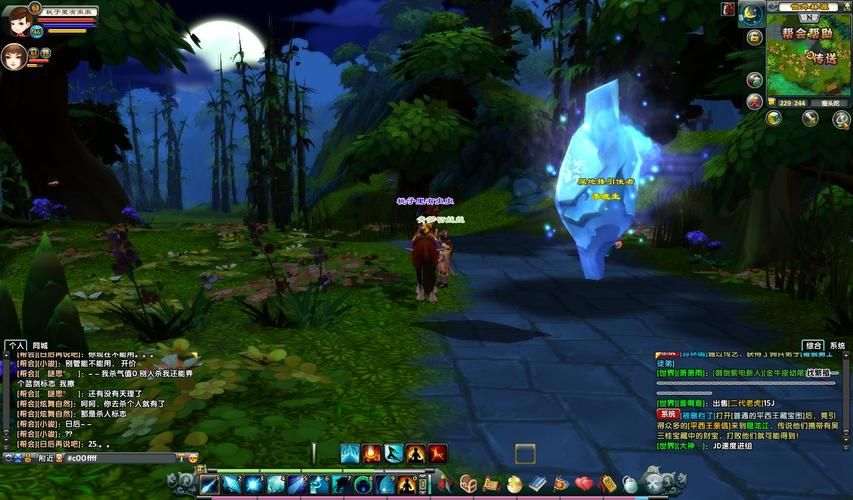Image resolution: width=853 pixels, height=500 pixels.
Task: Click the small sword button below minimap
Action: coord(811,118)
